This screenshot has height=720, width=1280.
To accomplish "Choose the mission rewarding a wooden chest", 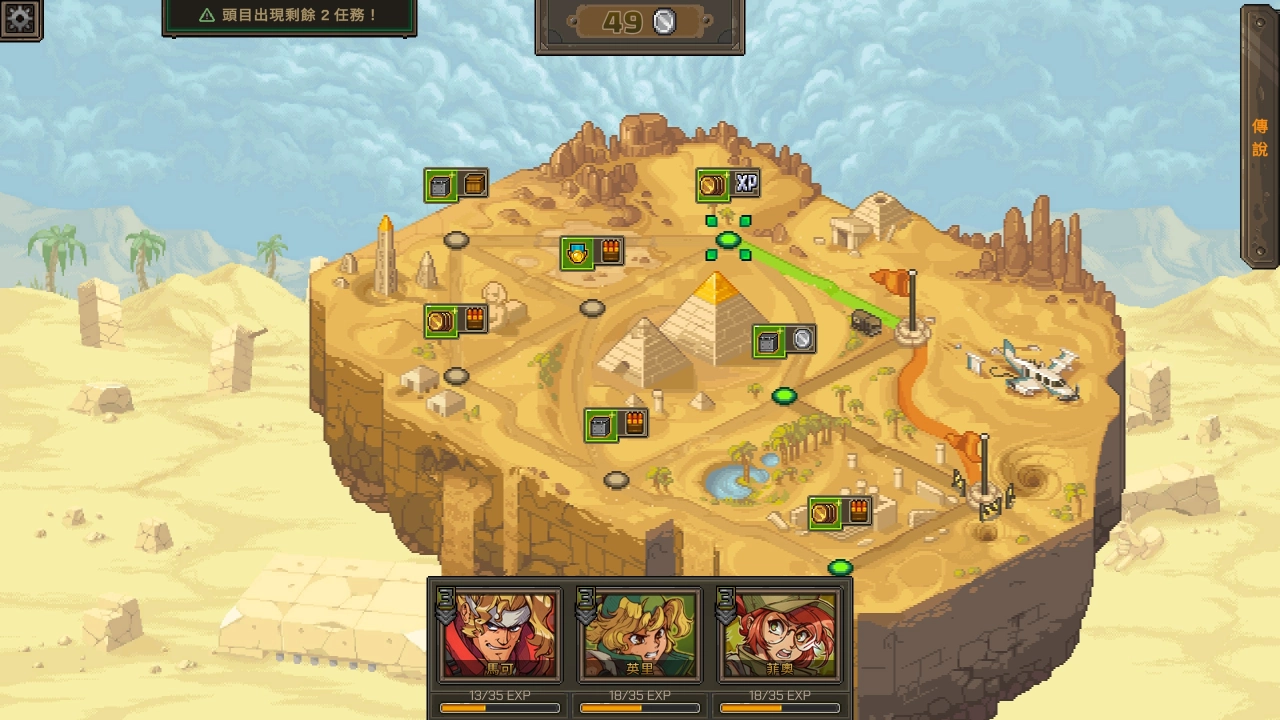I will pos(456,185).
